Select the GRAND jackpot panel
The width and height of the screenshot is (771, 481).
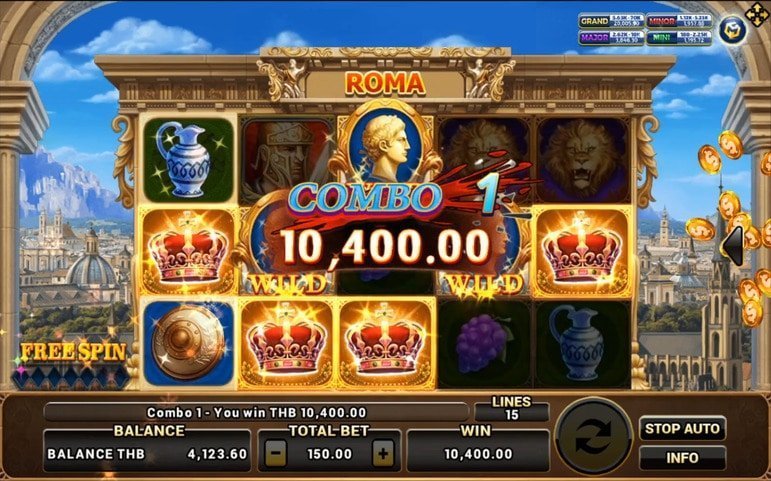(x=610, y=21)
